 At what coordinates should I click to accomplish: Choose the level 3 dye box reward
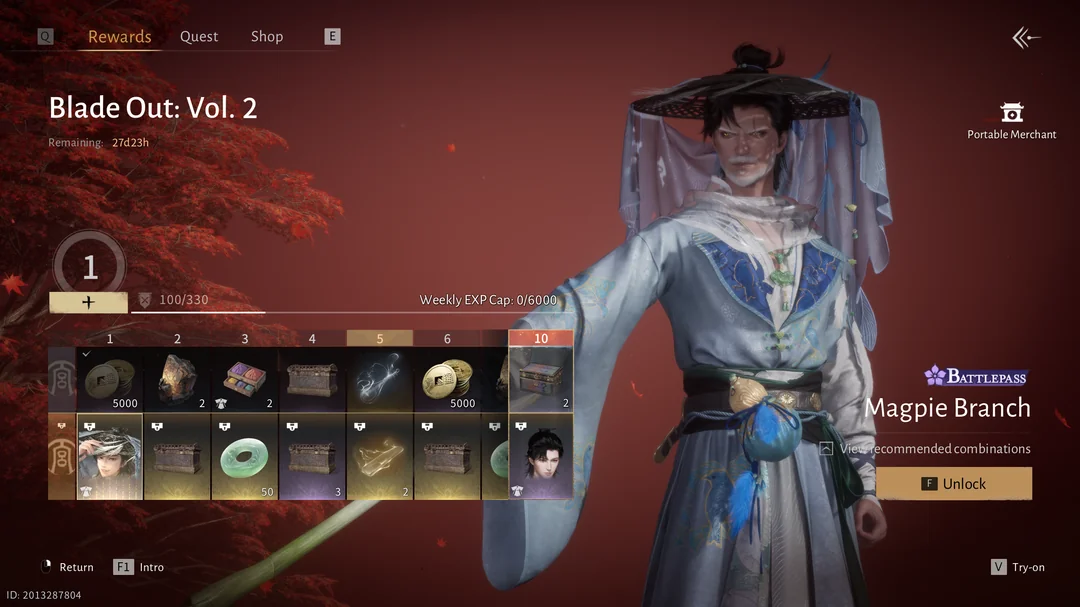pyautogui.click(x=245, y=380)
